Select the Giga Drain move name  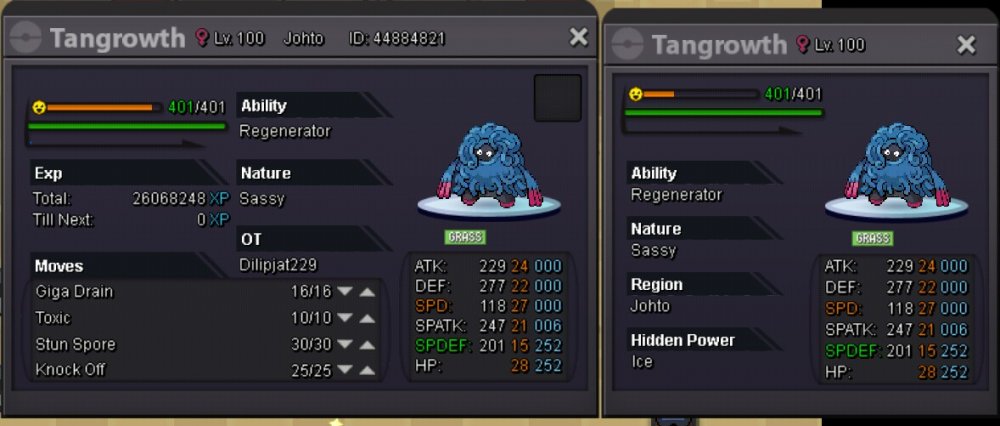[x=74, y=292]
